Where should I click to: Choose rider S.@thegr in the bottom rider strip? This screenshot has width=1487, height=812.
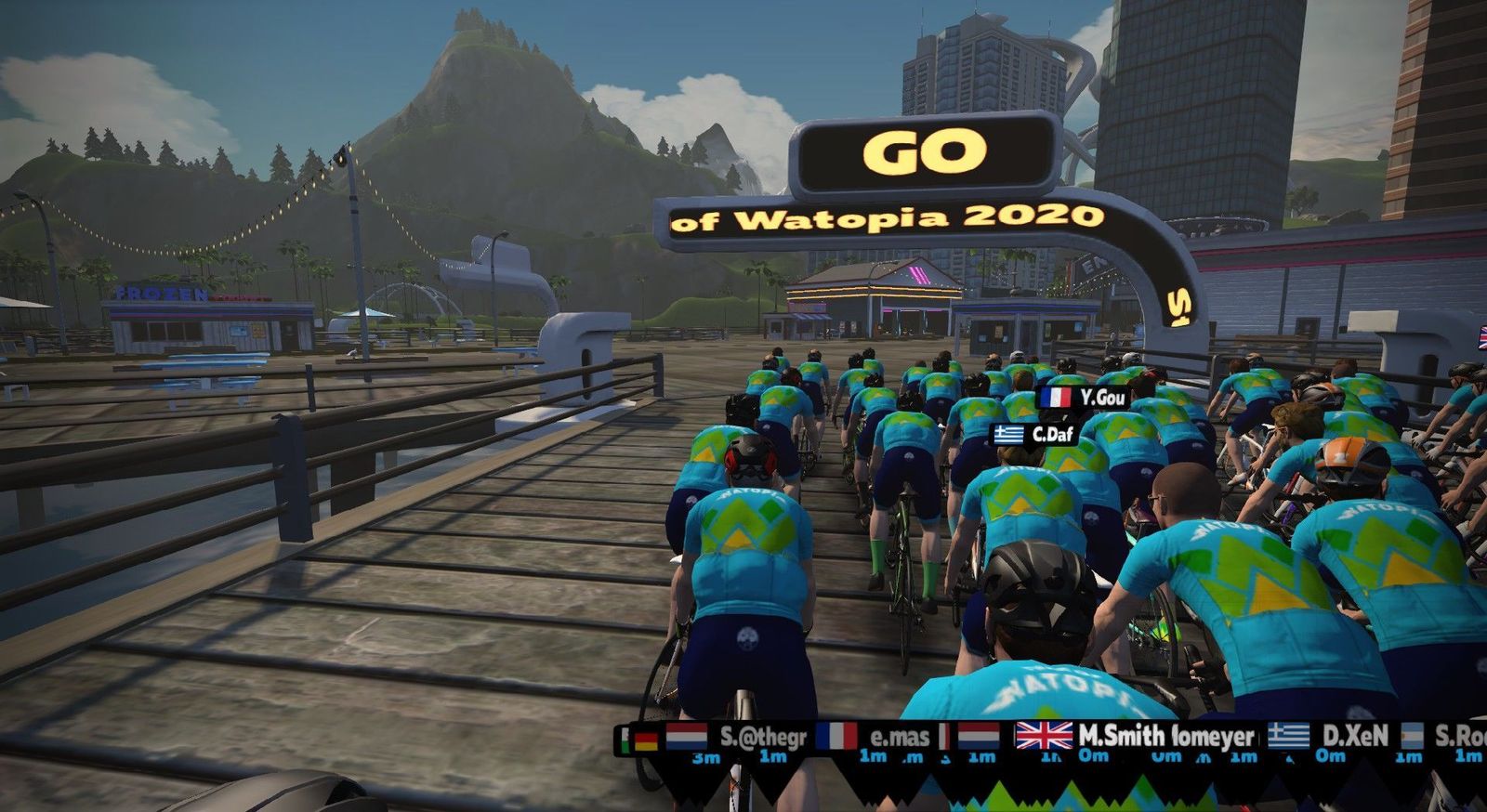(738, 737)
